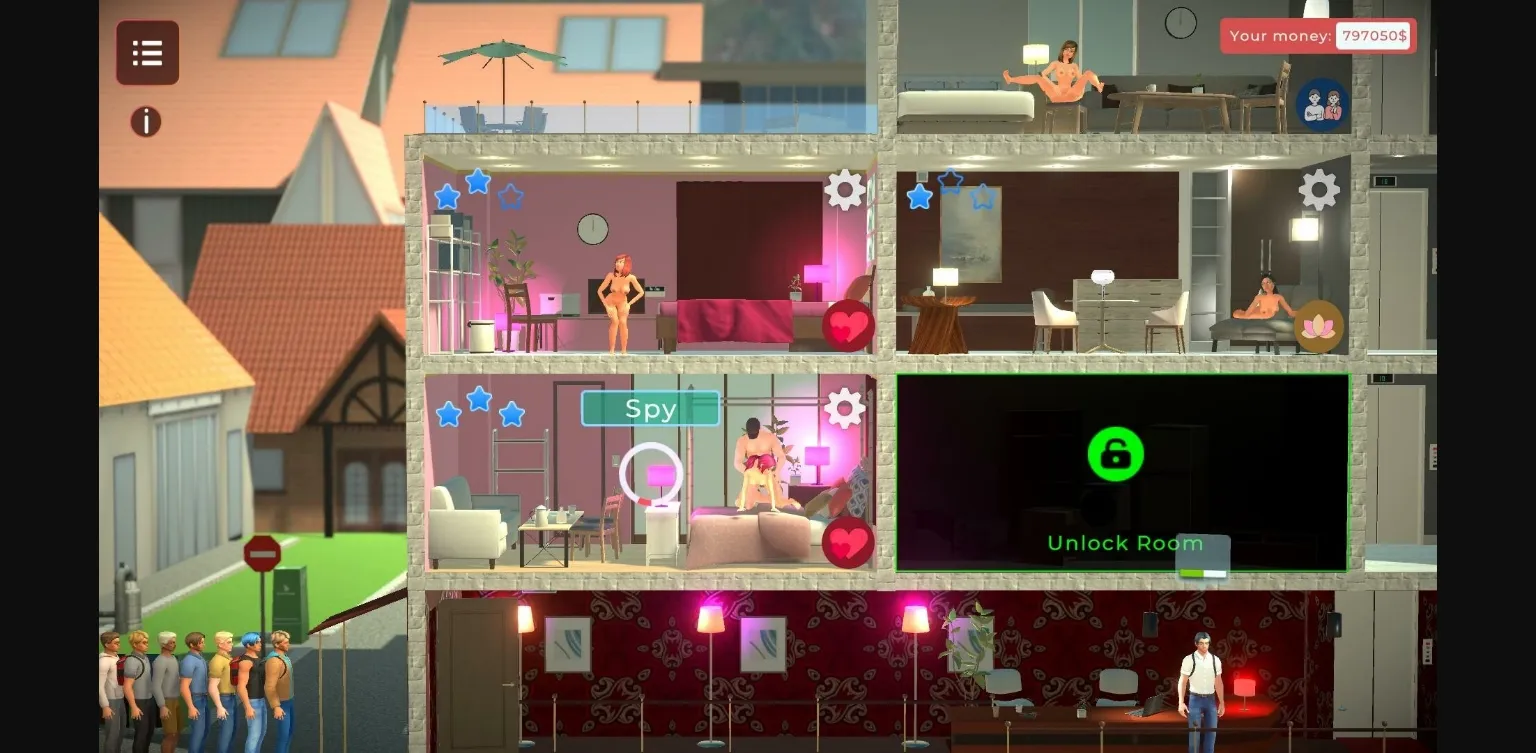Screen dimensions: 1536x753
Task: Click the couple clients icon in the top room
Action: pyautogui.click(x=1324, y=104)
